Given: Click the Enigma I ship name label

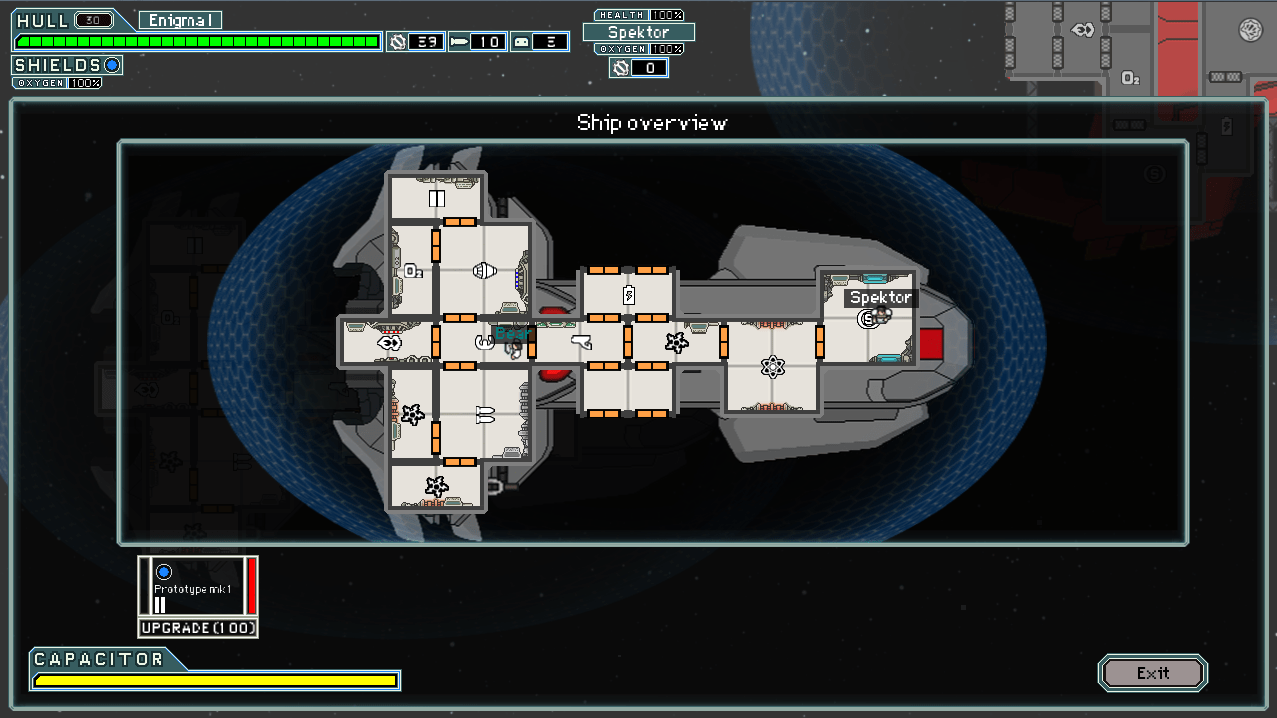Looking at the screenshot, I should (x=180, y=20).
